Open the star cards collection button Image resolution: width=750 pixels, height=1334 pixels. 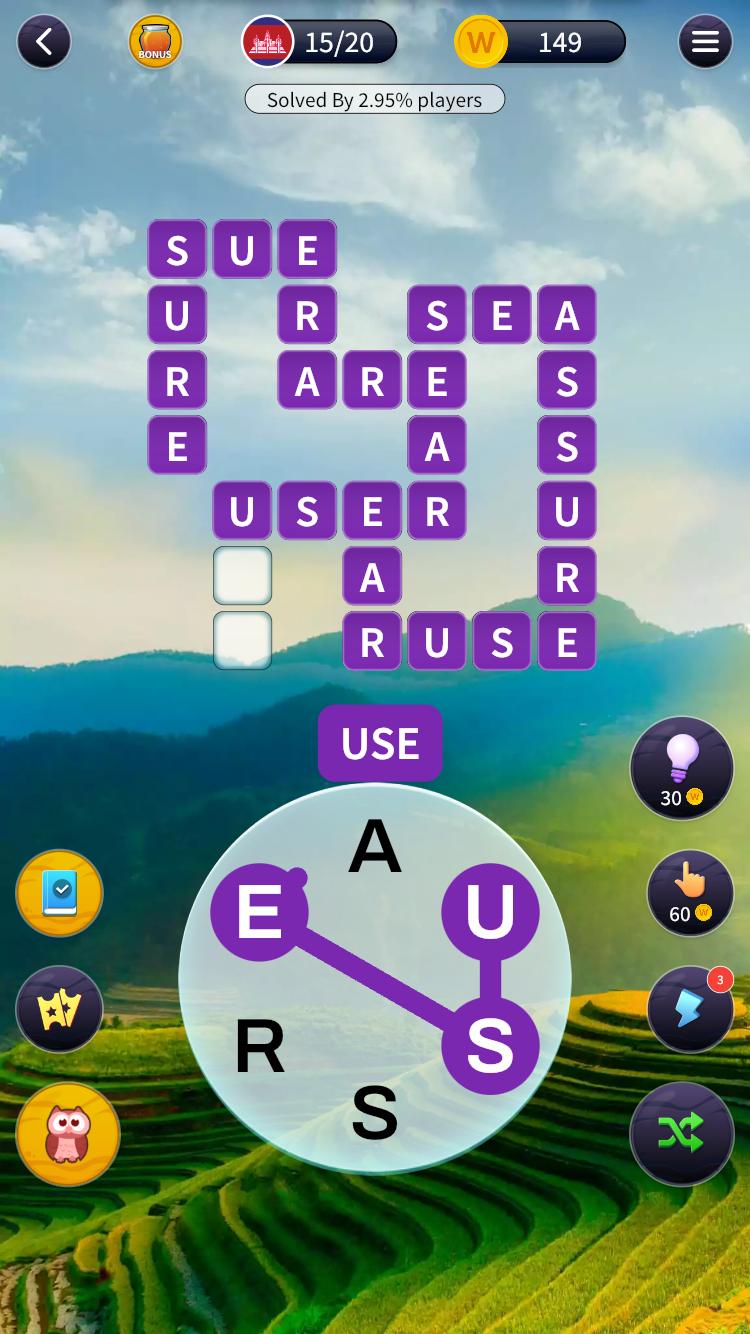(60, 1009)
